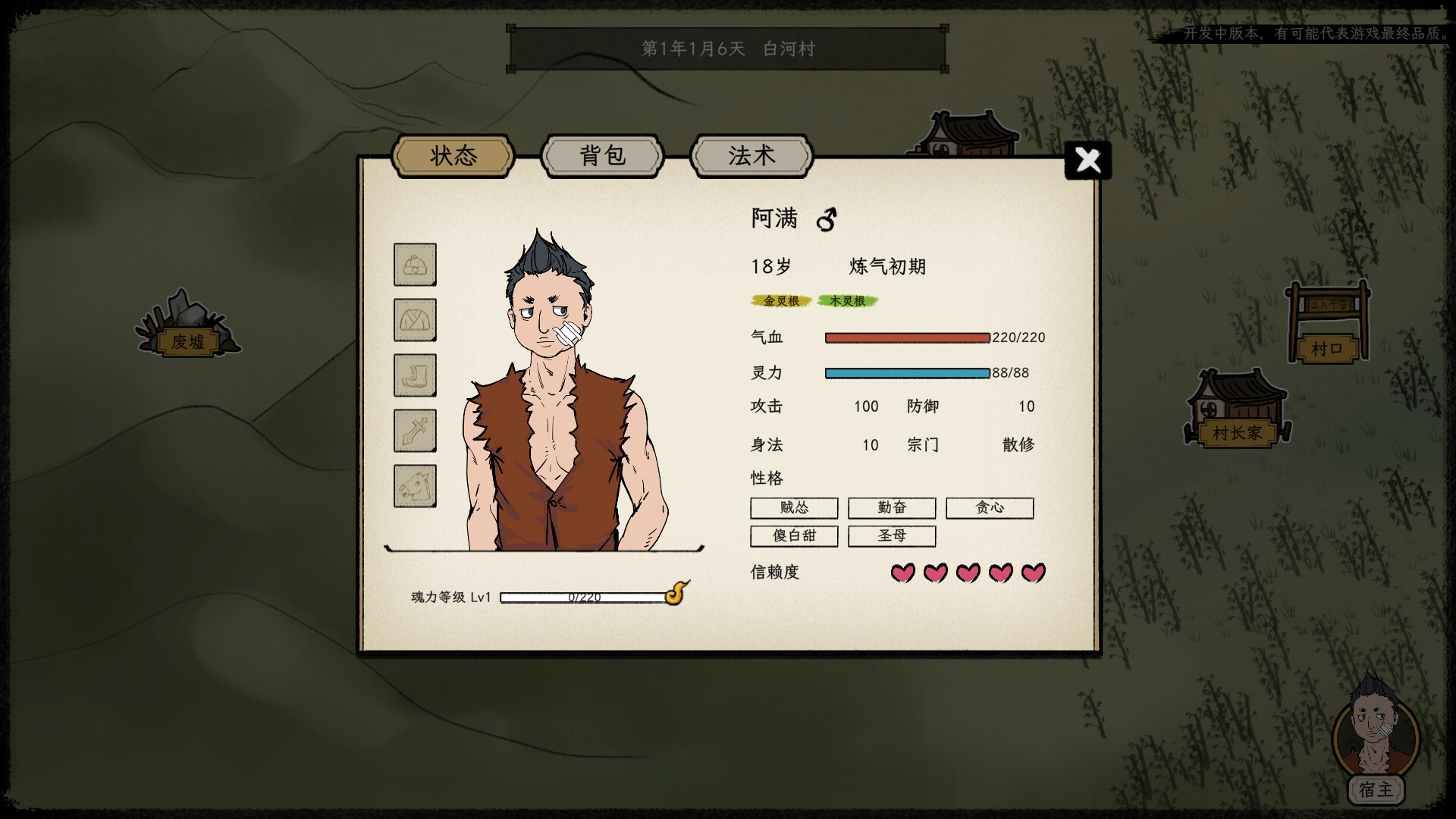Click the 傻白甜 trait button
This screenshot has height=819, width=1456.
pyautogui.click(x=793, y=536)
